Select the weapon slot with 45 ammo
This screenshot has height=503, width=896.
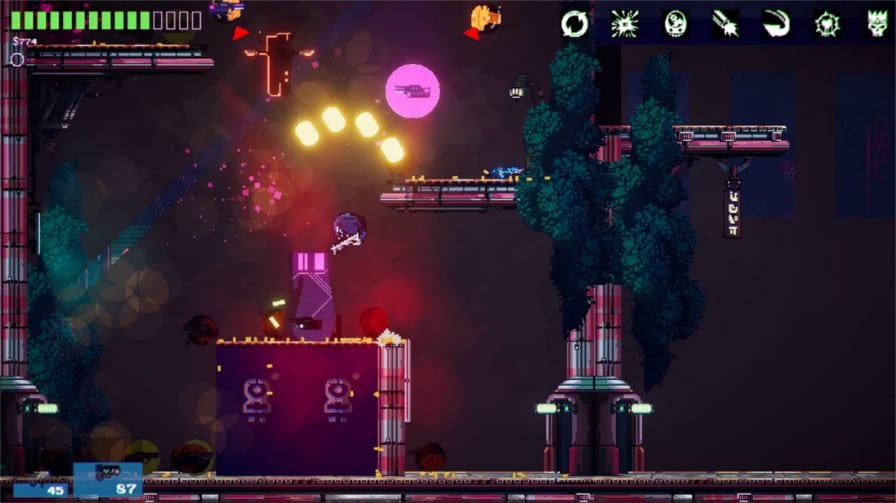[x=40, y=483]
